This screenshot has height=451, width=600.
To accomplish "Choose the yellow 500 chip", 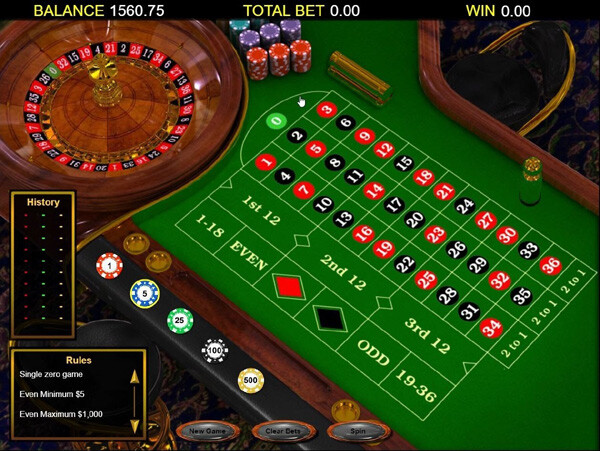I will click(250, 381).
